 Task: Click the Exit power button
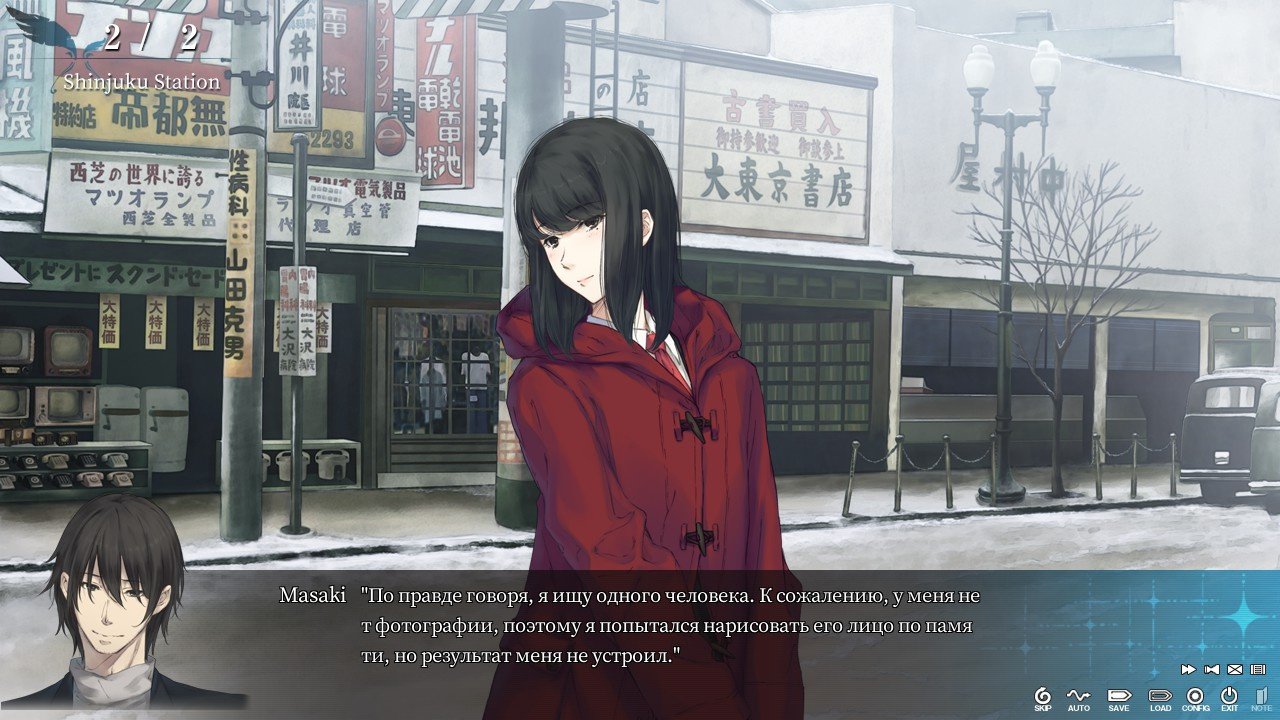(1229, 697)
